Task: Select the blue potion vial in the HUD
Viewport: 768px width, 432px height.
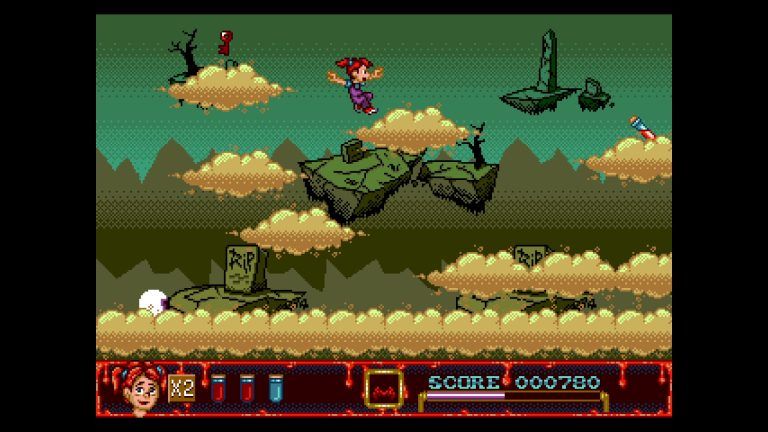Action: pos(276,388)
